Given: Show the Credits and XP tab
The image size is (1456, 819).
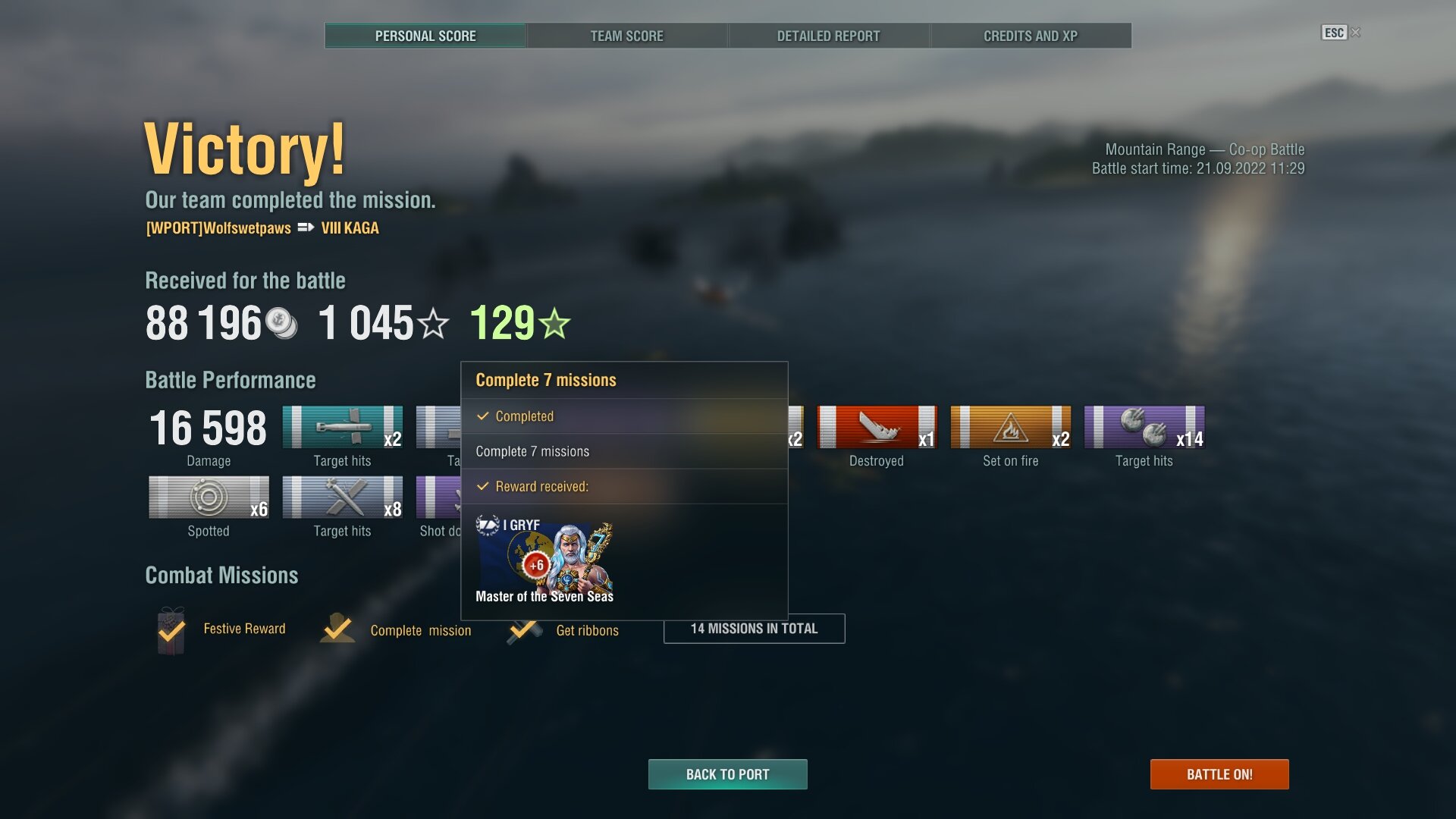Looking at the screenshot, I should click(x=1030, y=36).
